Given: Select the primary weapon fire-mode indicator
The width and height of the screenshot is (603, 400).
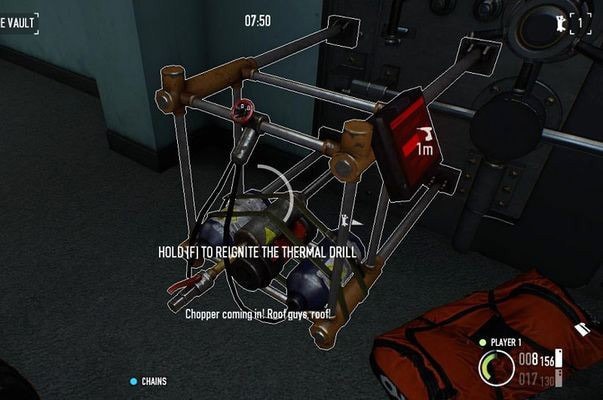Looking at the screenshot, I should (x=561, y=358).
